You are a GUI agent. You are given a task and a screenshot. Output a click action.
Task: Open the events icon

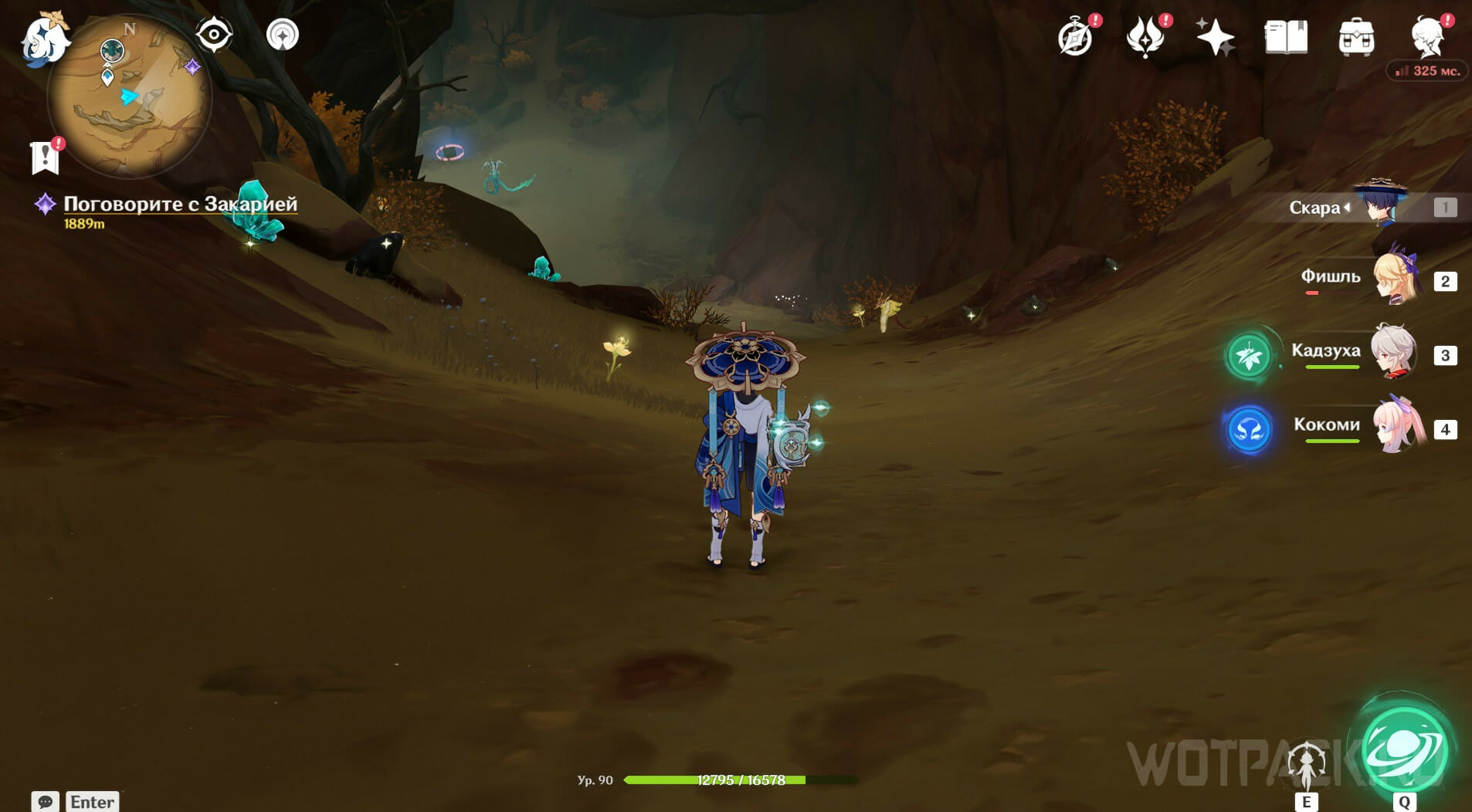[1145, 37]
